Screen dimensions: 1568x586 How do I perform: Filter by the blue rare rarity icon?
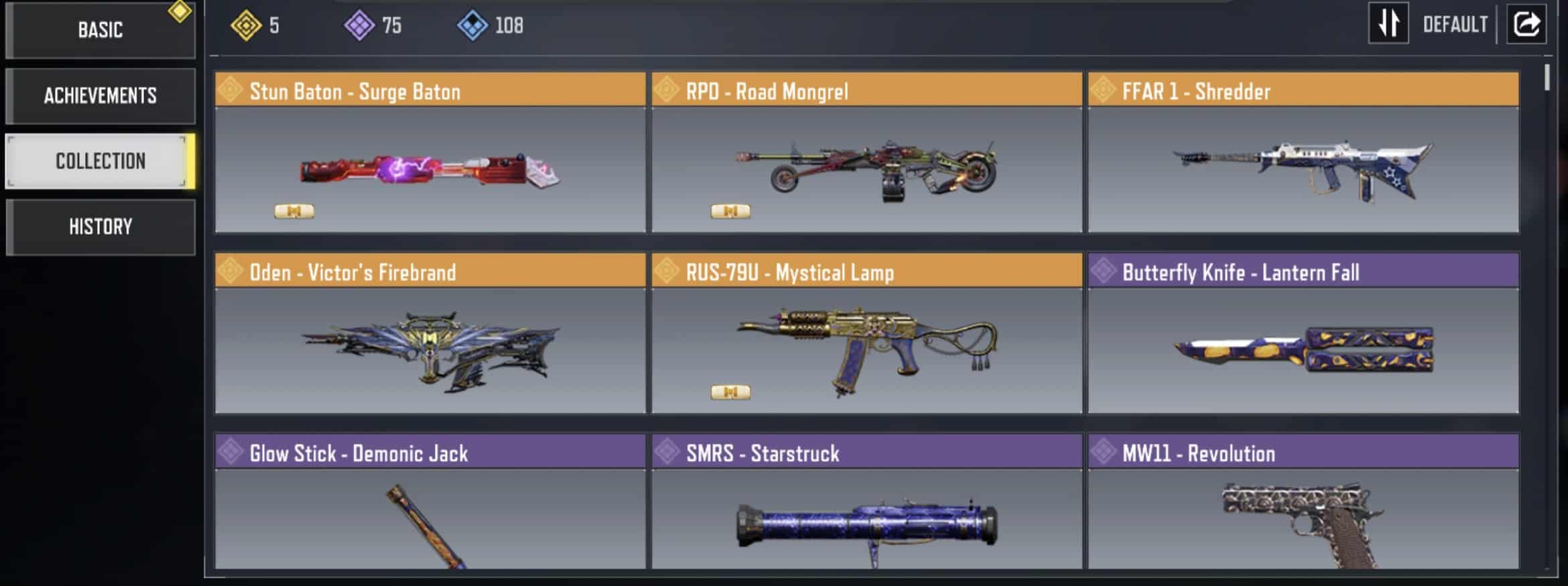pos(472,25)
